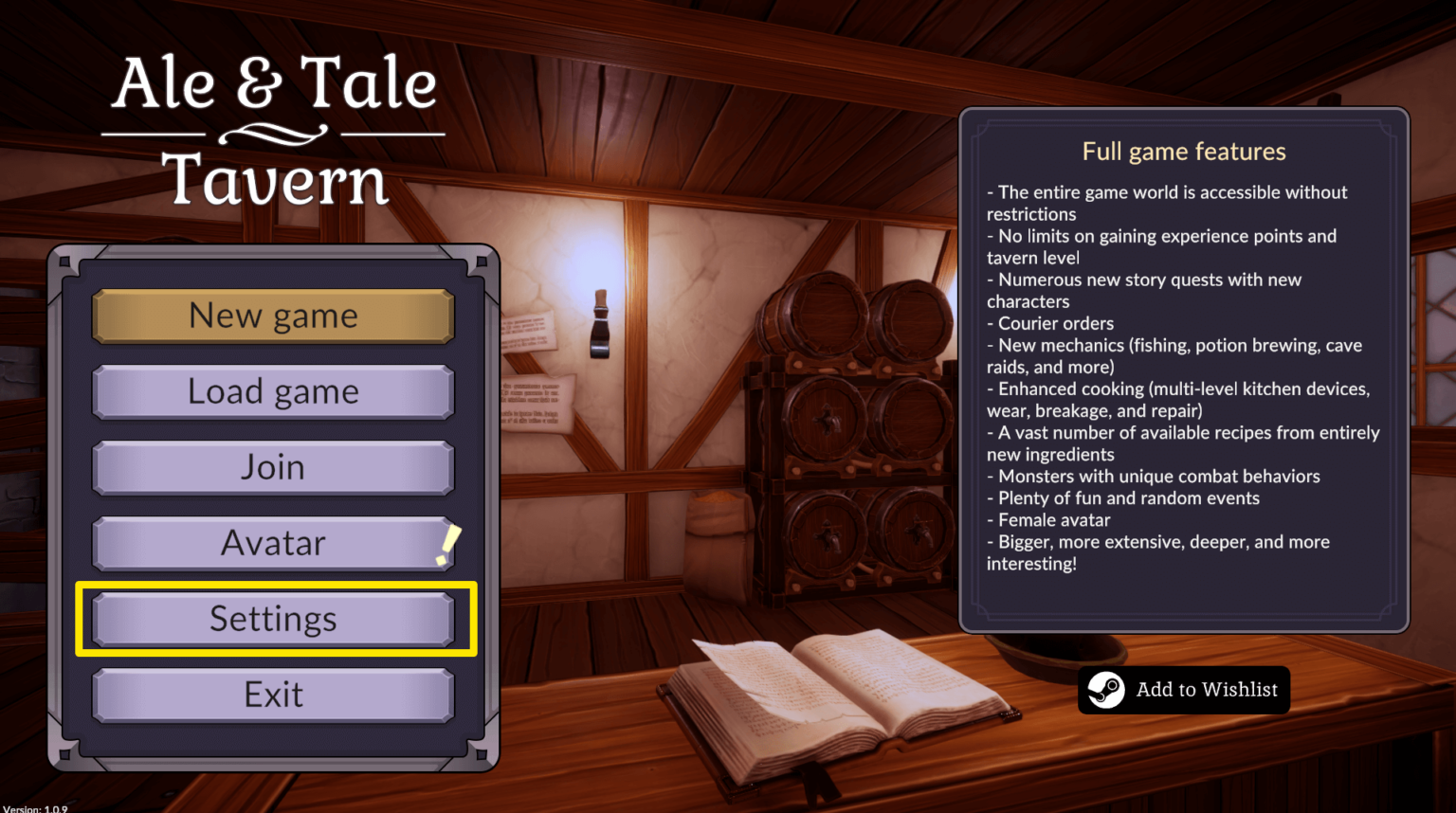Viewport: 1456px width, 813px height.
Task: Select the Female avatar feature line
Action: tap(1049, 519)
